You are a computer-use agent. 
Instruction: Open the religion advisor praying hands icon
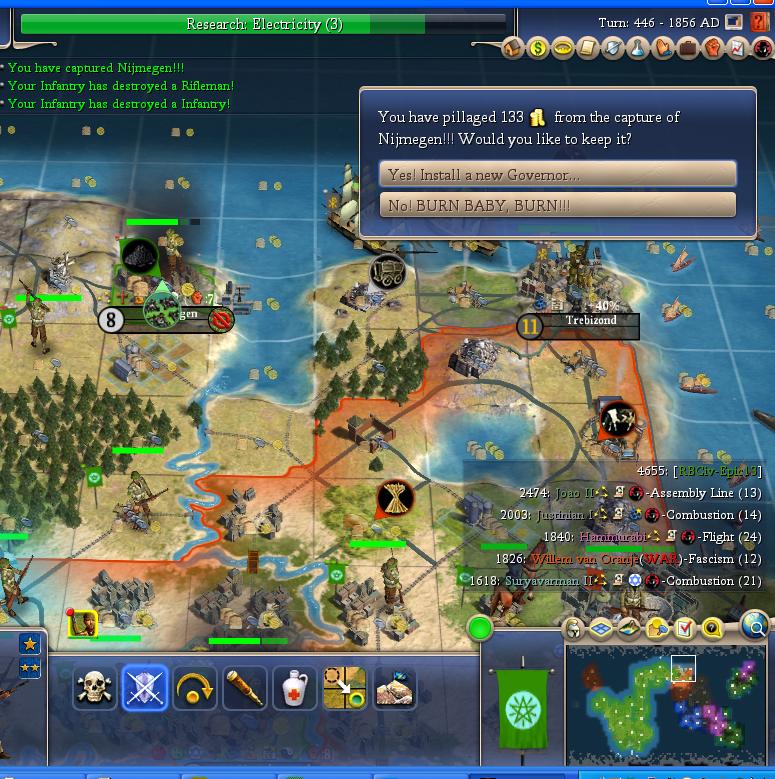coord(663,48)
